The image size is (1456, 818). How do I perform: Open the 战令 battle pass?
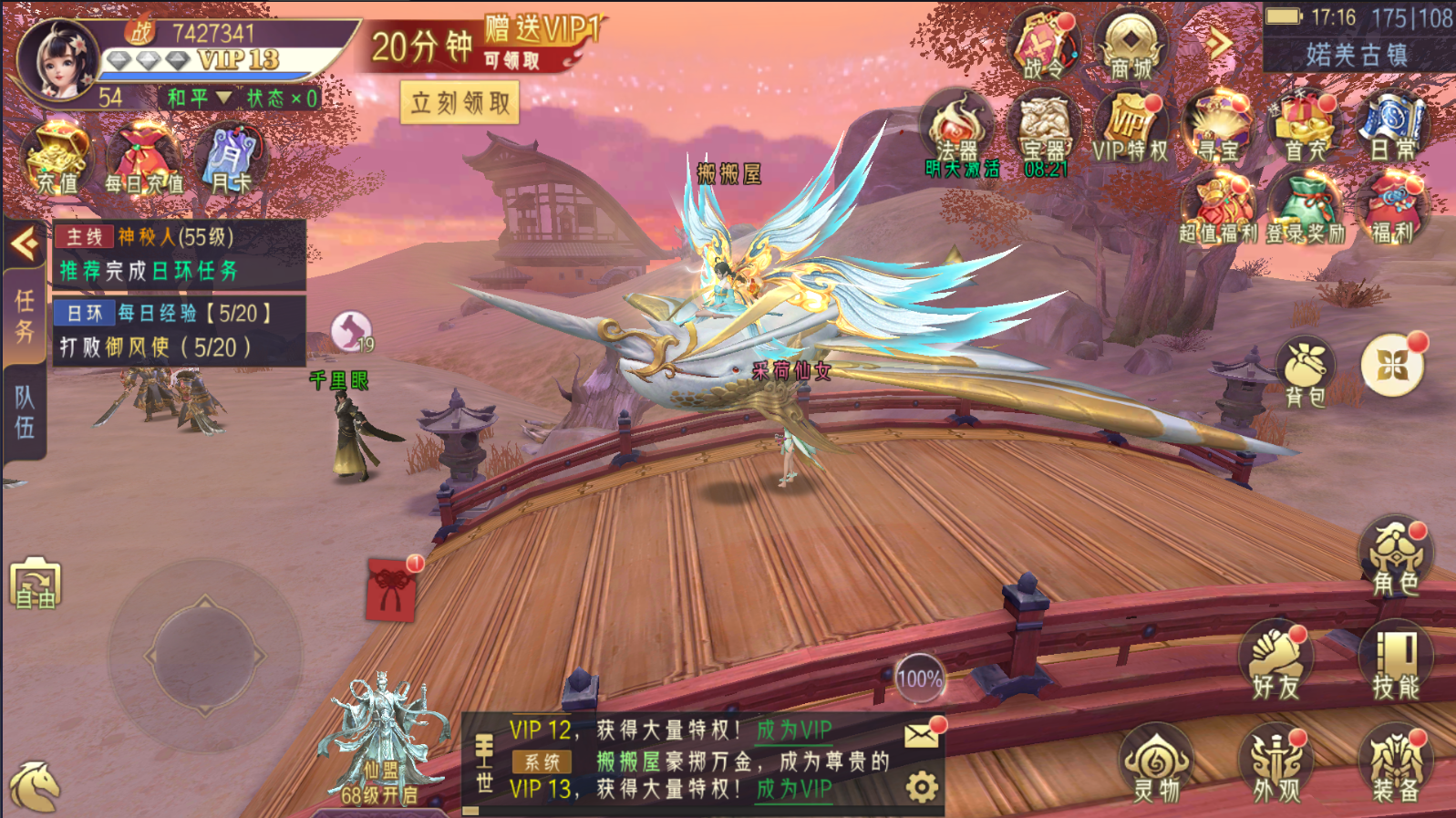tap(1043, 47)
